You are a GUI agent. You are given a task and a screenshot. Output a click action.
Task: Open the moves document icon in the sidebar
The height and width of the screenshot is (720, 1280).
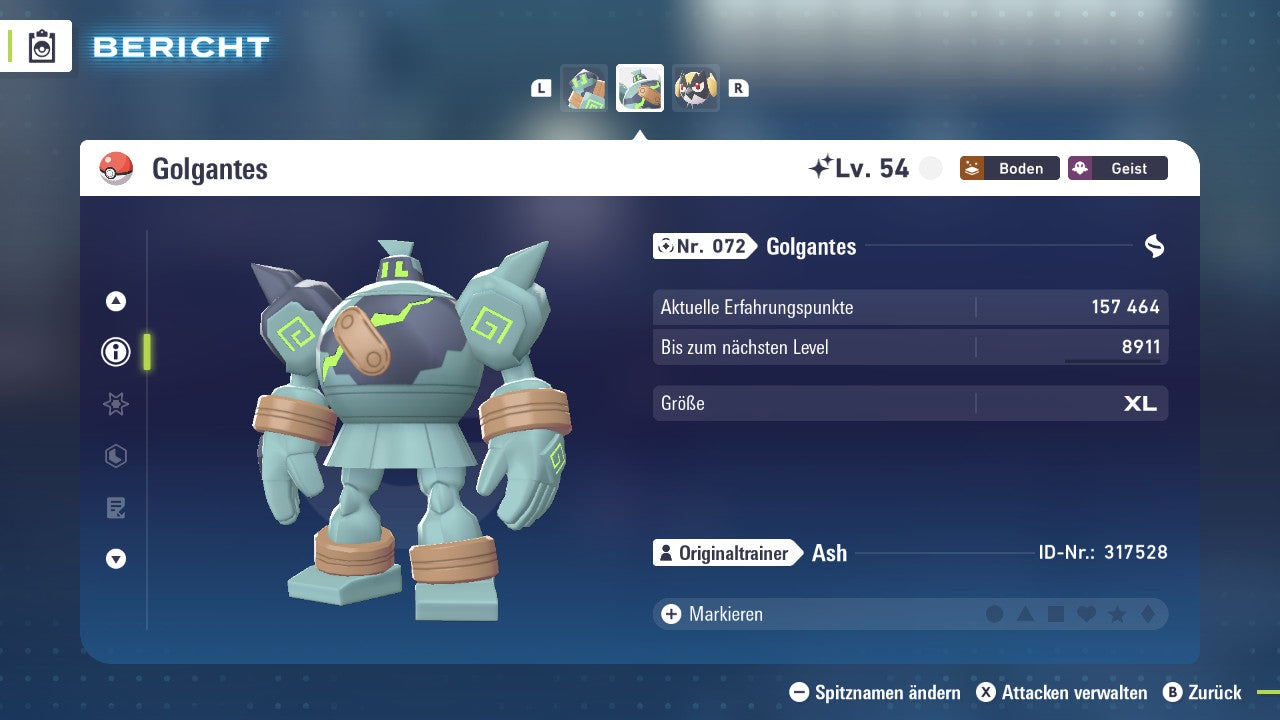point(115,508)
